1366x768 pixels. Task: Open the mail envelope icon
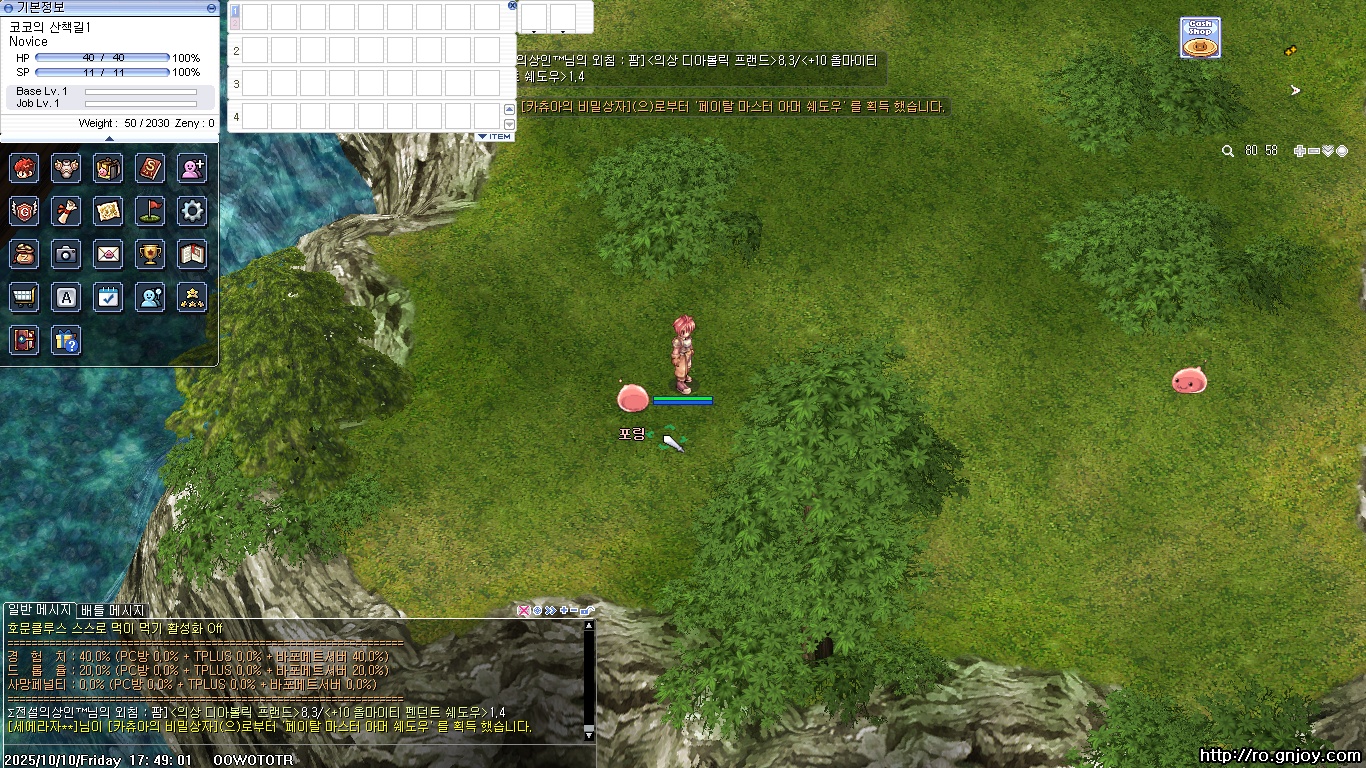(x=108, y=254)
